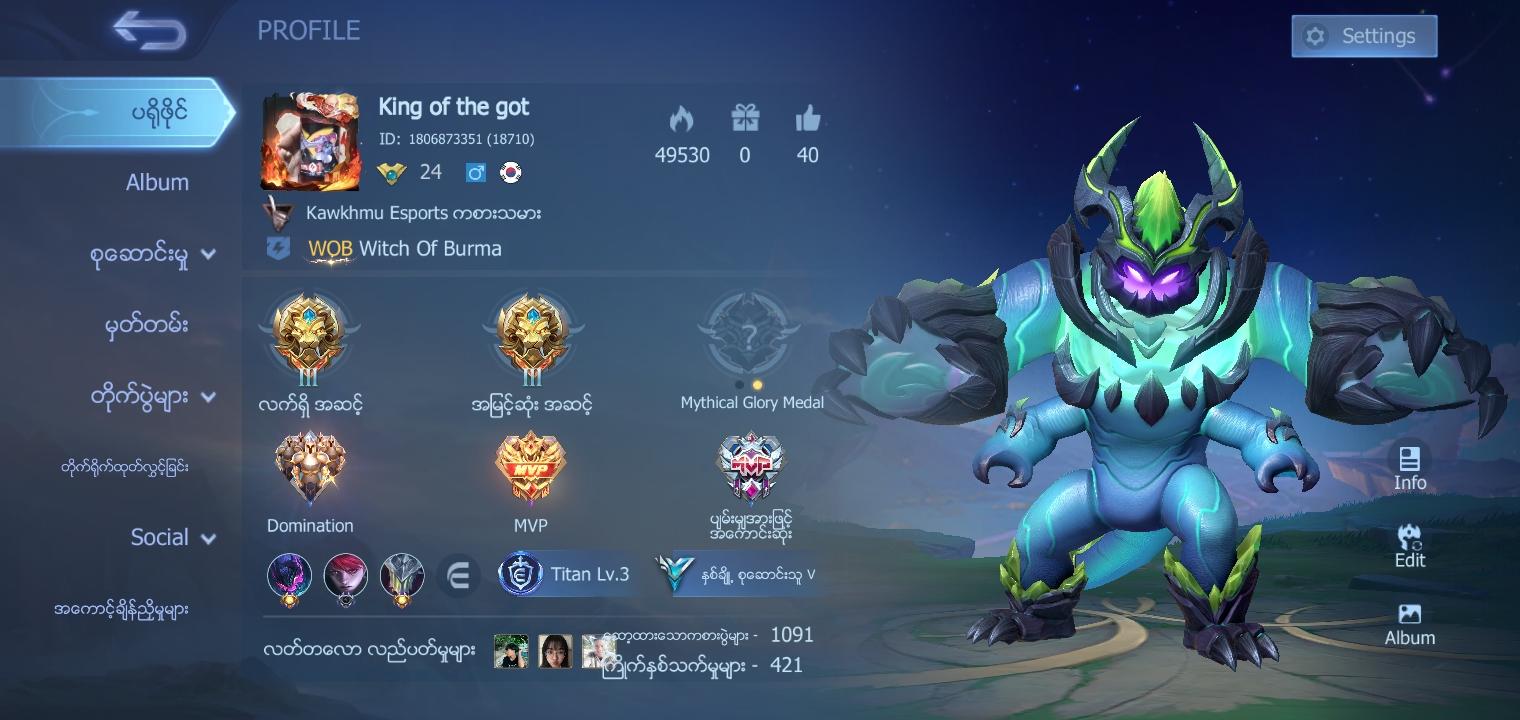Collapse the collection (စုဆောင်းမှု) section
This screenshot has height=720, width=1520.
208,254
